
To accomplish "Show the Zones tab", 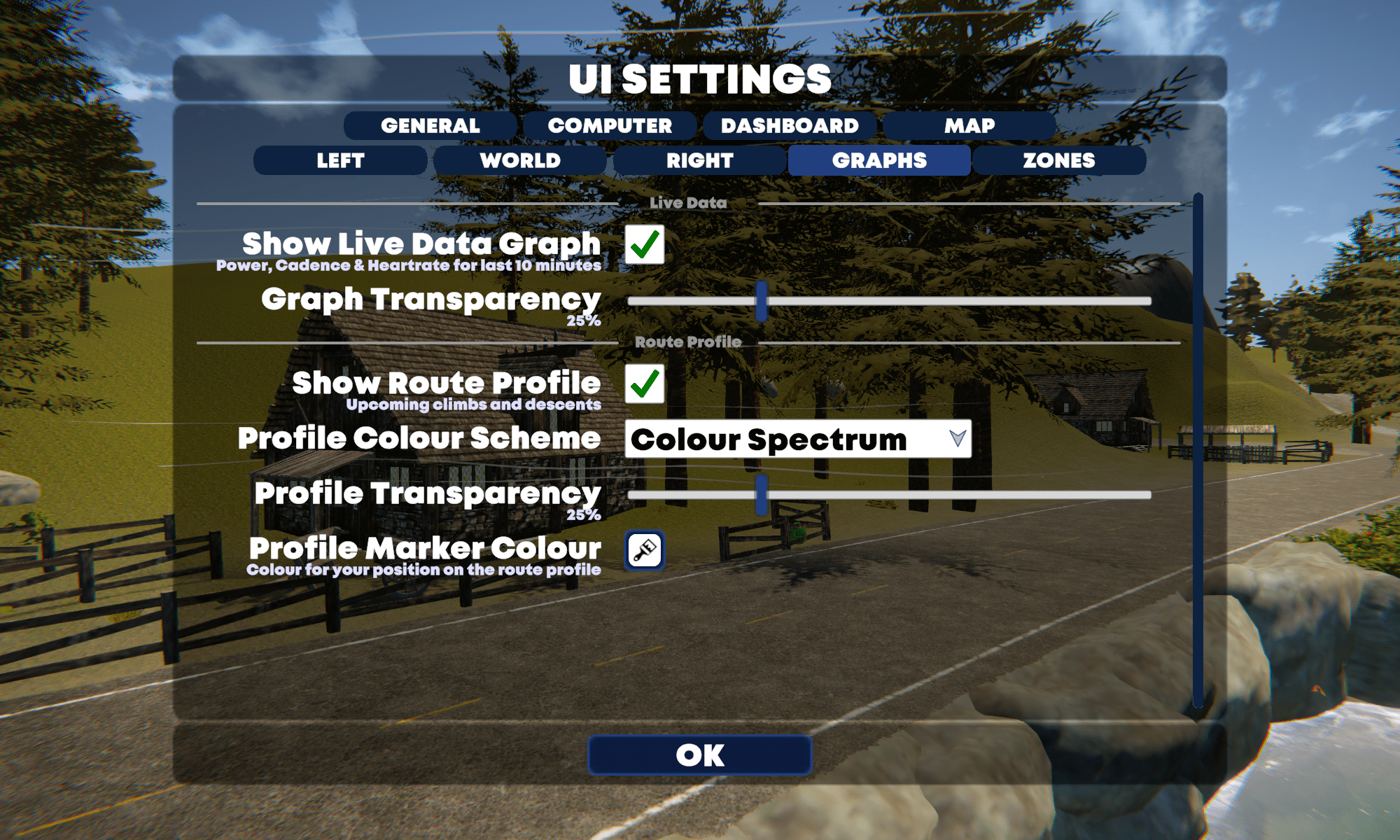I will tap(1059, 160).
